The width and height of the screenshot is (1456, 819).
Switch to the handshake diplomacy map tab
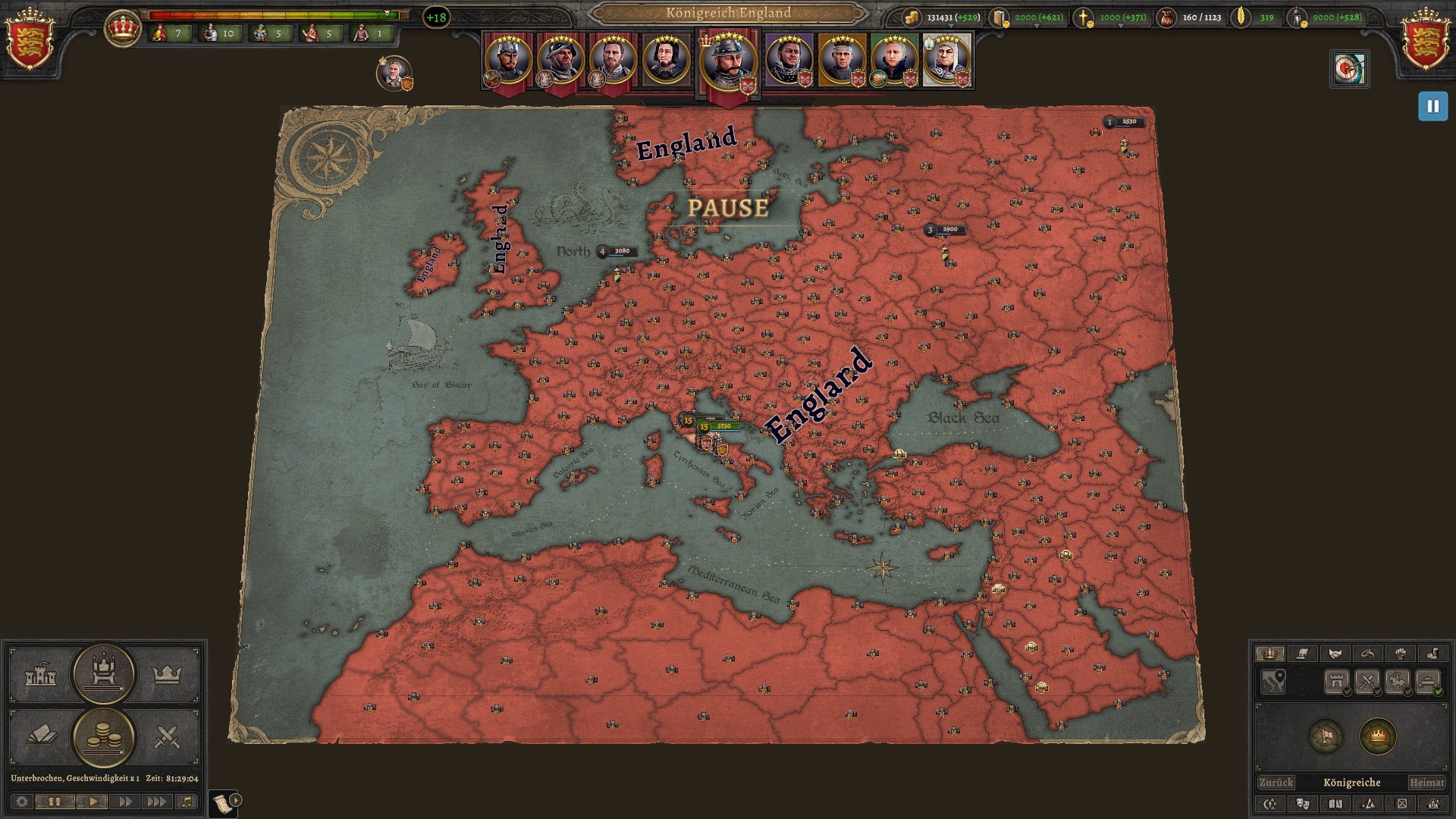(1335, 654)
